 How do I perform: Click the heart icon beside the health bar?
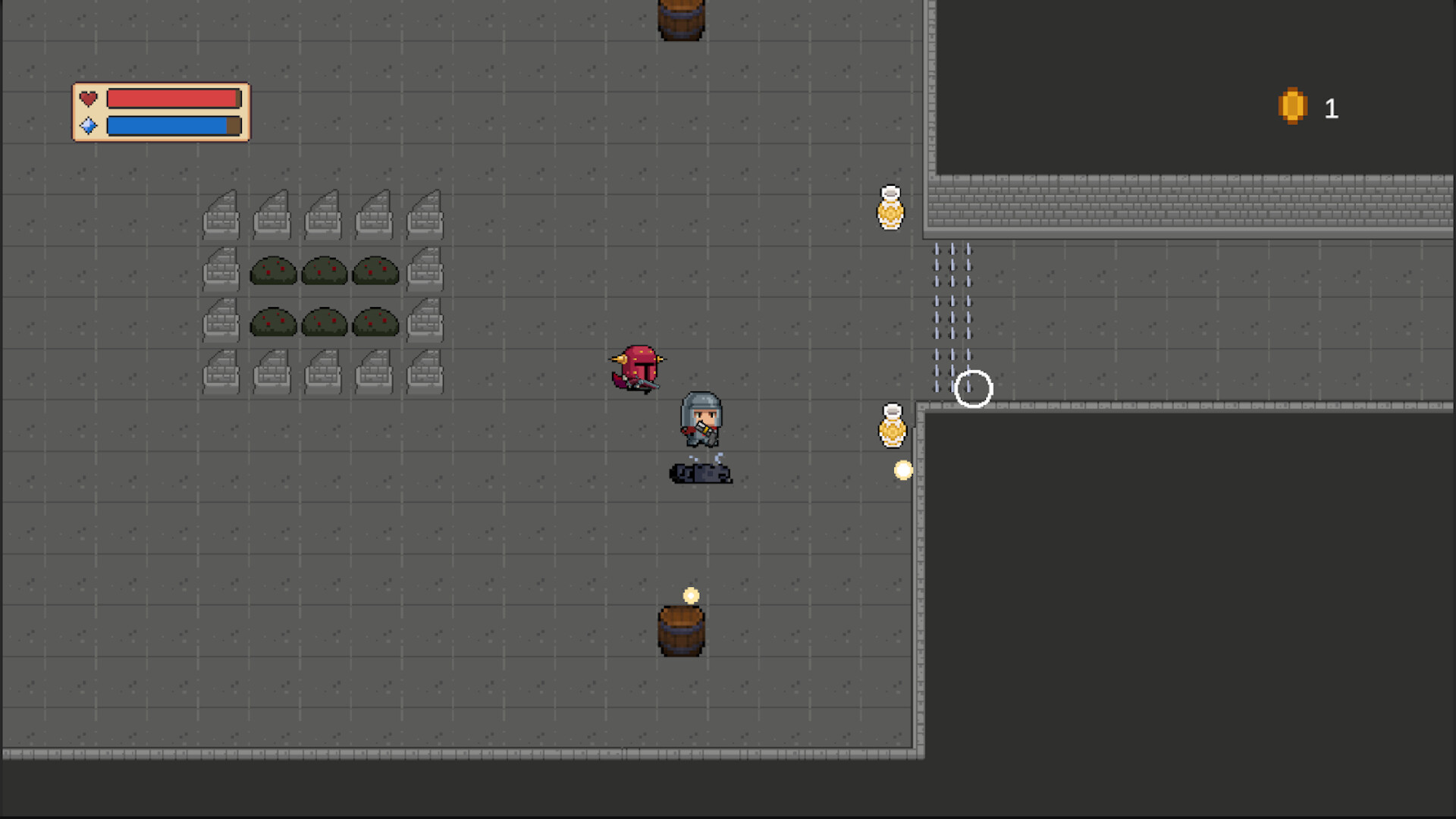(x=89, y=97)
